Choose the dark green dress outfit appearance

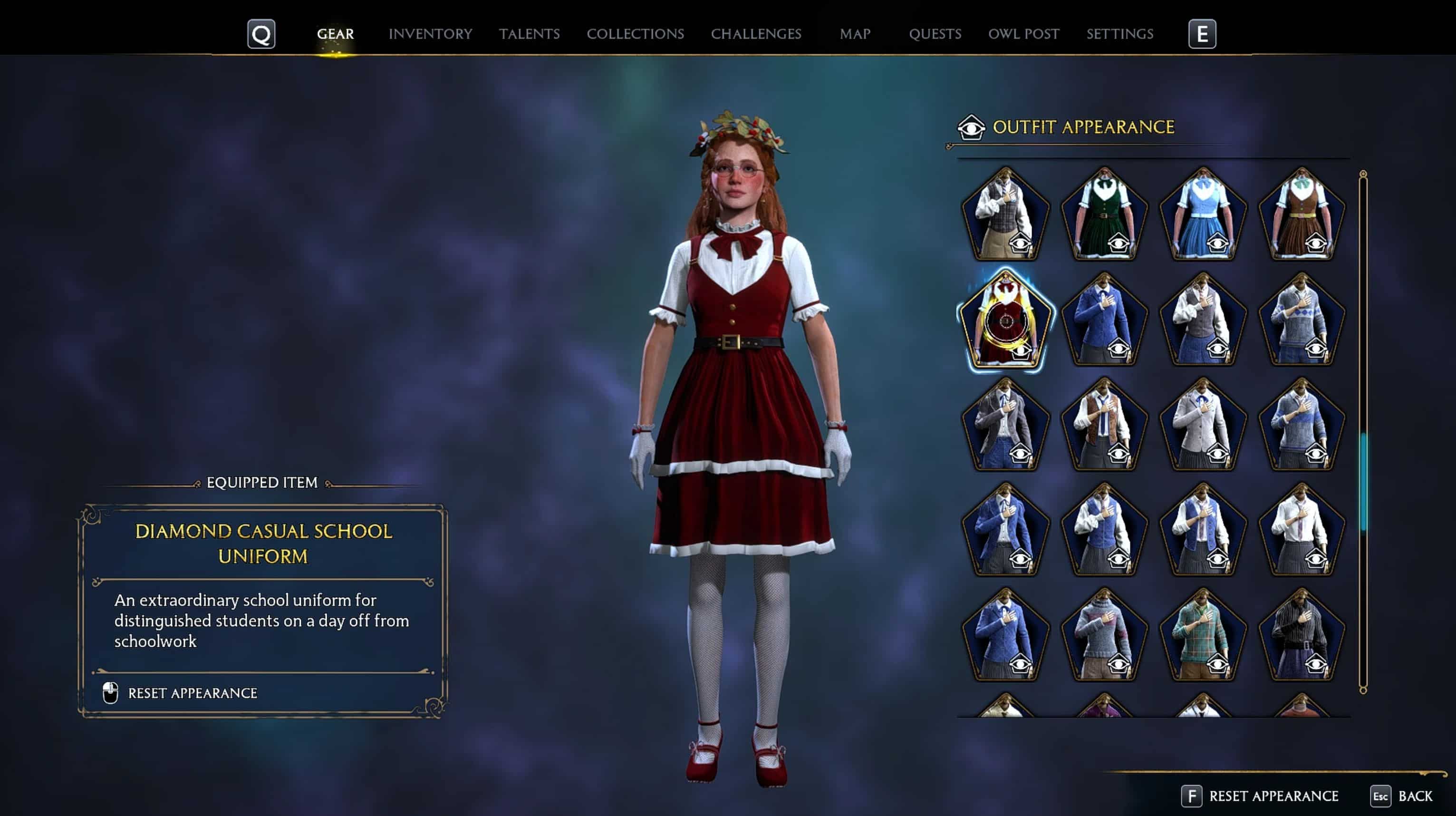(1104, 215)
